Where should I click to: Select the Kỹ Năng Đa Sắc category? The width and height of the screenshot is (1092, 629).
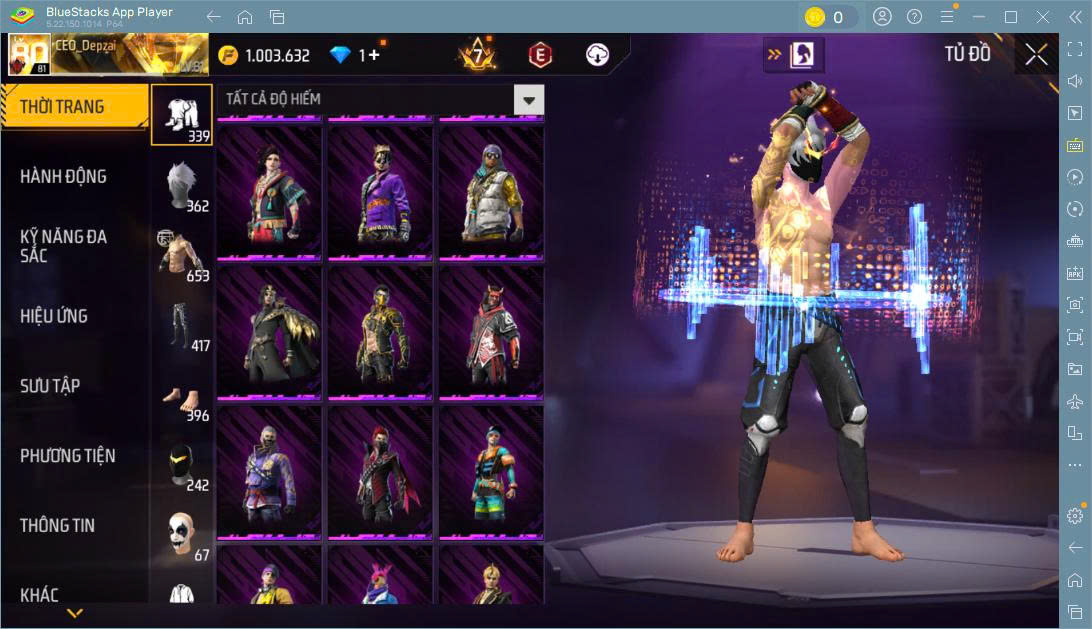coord(63,246)
